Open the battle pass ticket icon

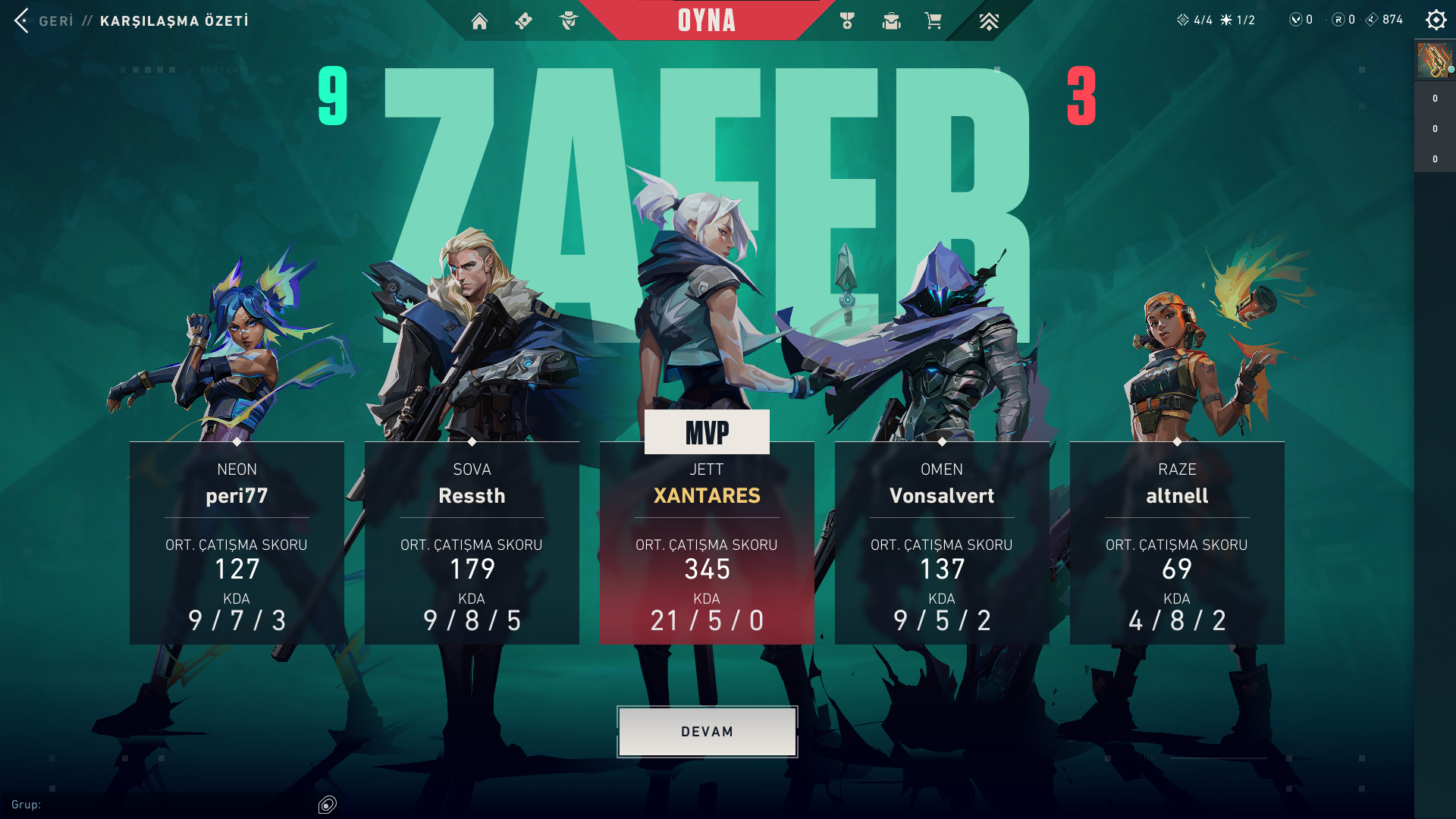pos(523,21)
